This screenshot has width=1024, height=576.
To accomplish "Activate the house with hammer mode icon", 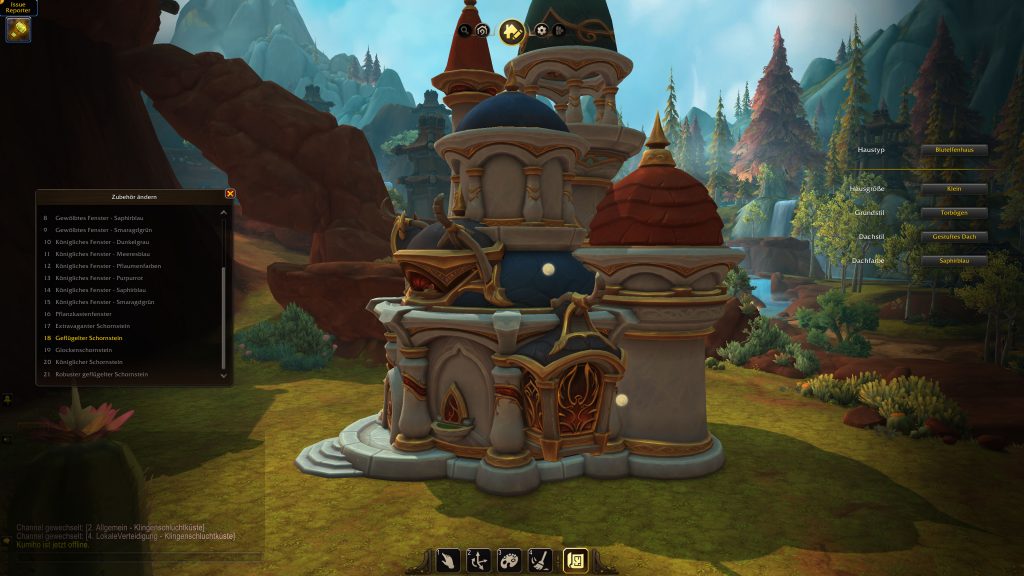I will click(511, 32).
